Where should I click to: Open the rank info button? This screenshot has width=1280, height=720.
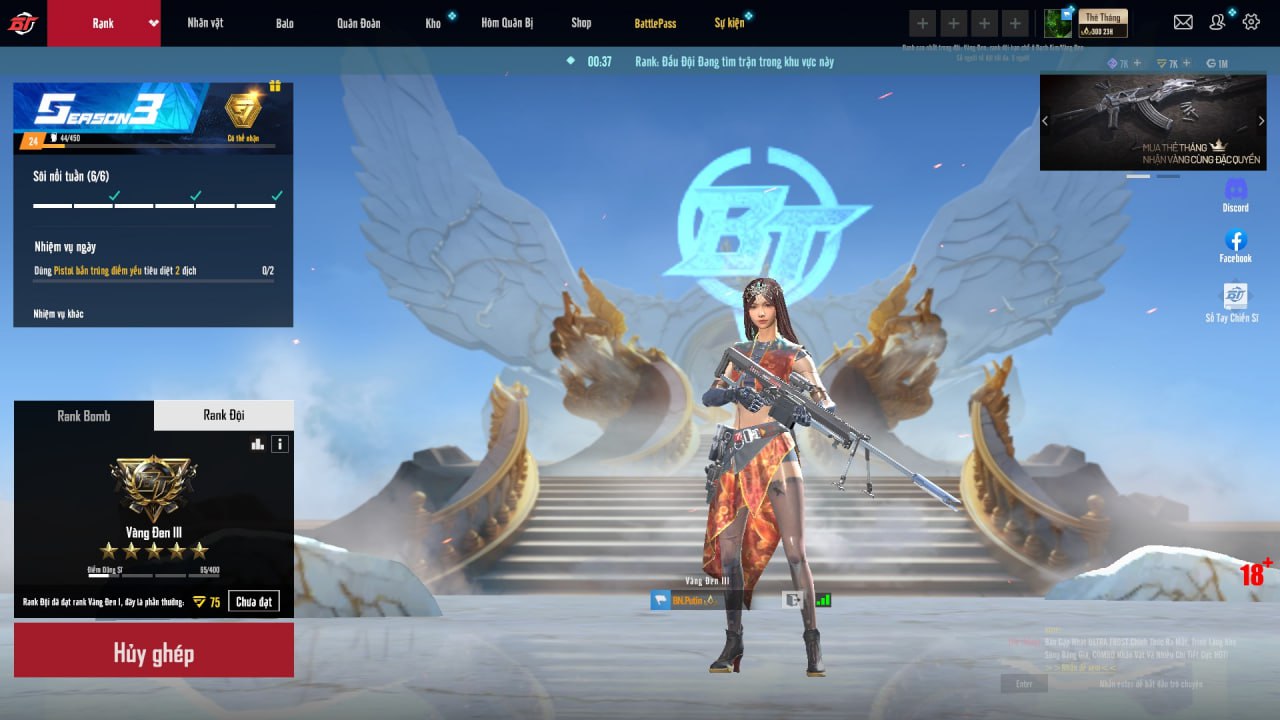pyautogui.click(x=280, y=444)
